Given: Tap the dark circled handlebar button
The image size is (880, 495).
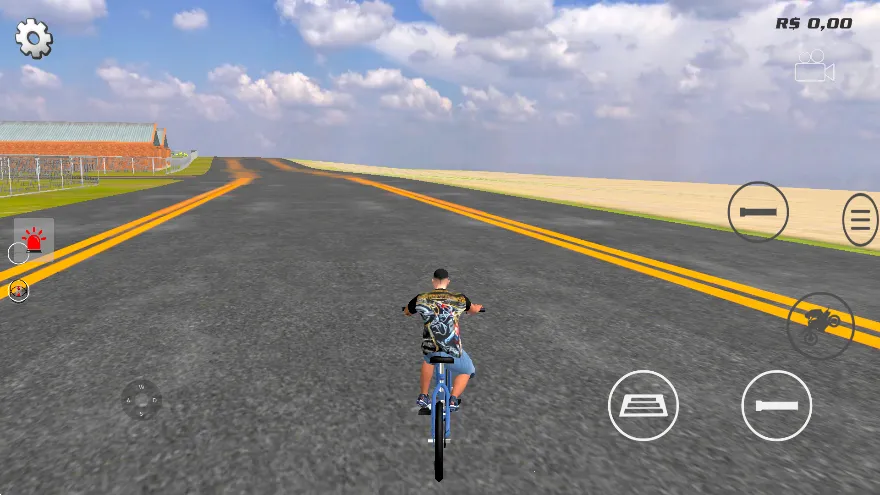Looking at the screenshot, I should point(757,212).
